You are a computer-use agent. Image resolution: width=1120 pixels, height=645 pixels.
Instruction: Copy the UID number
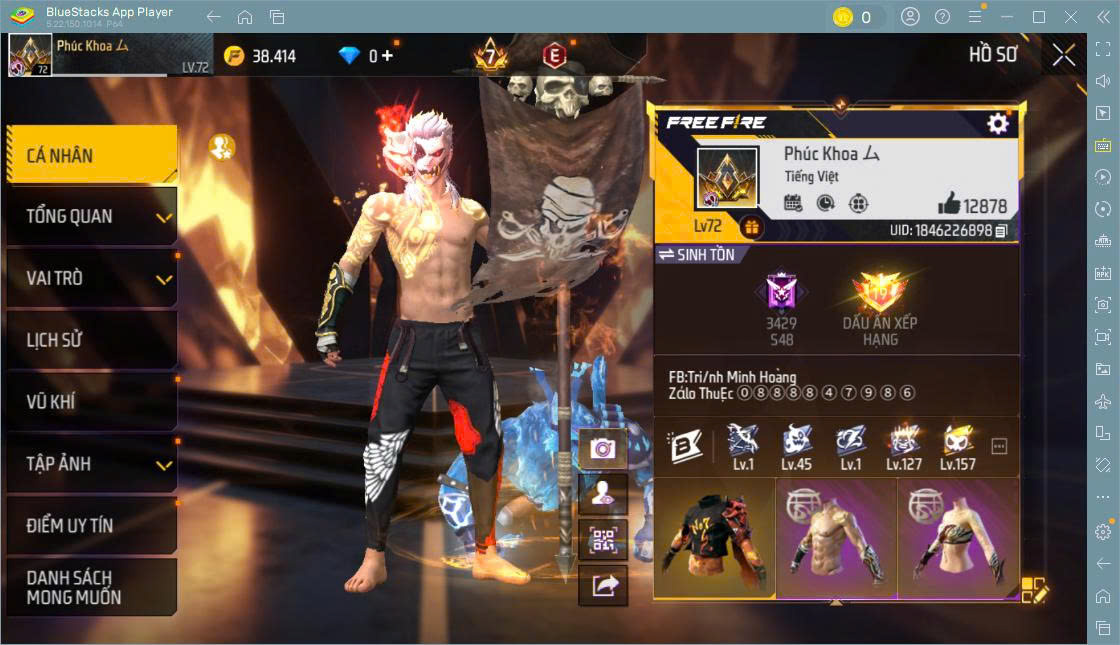[x=1001, y=231]
